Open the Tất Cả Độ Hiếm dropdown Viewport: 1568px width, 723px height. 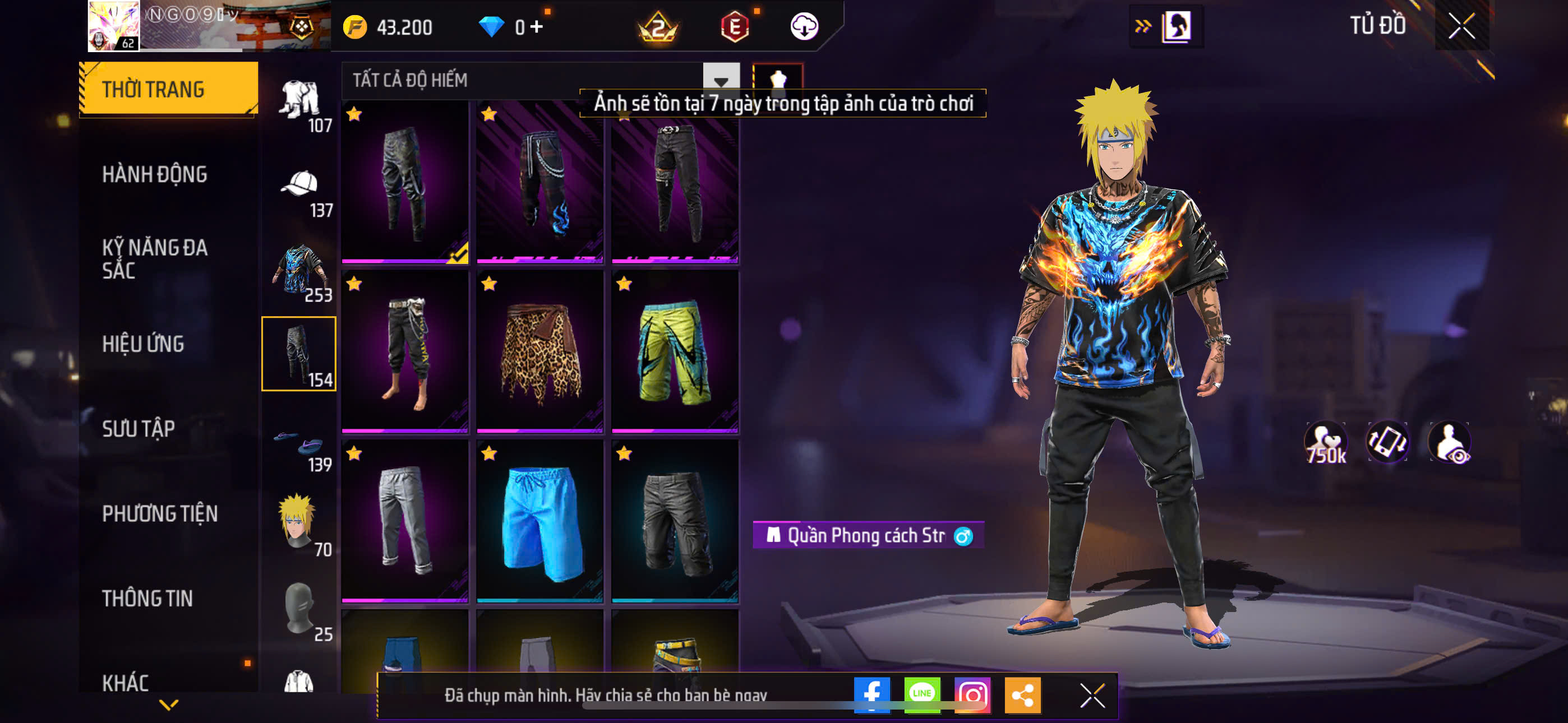coord(721,80)
